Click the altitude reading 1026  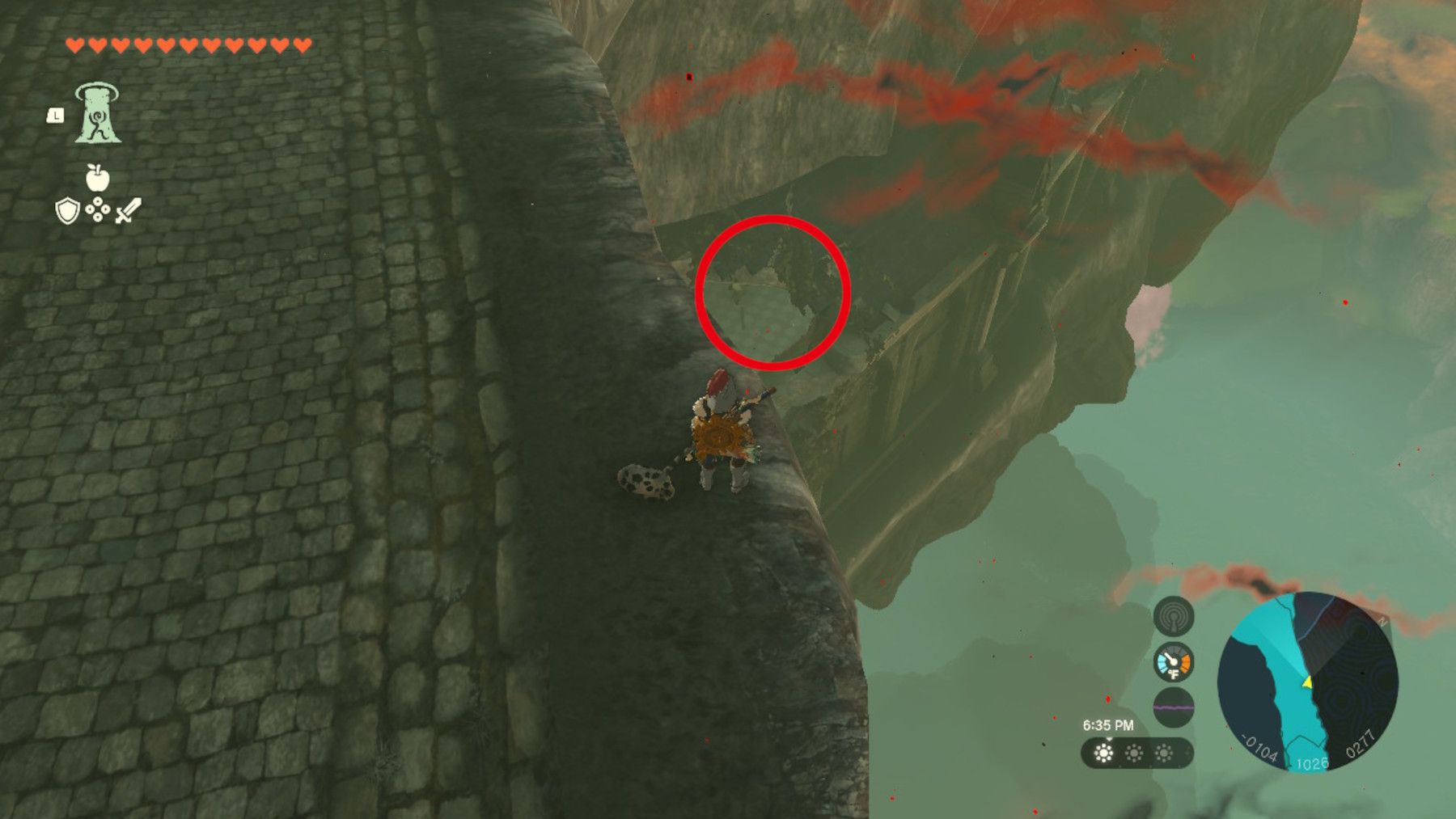coord(1311,763)
